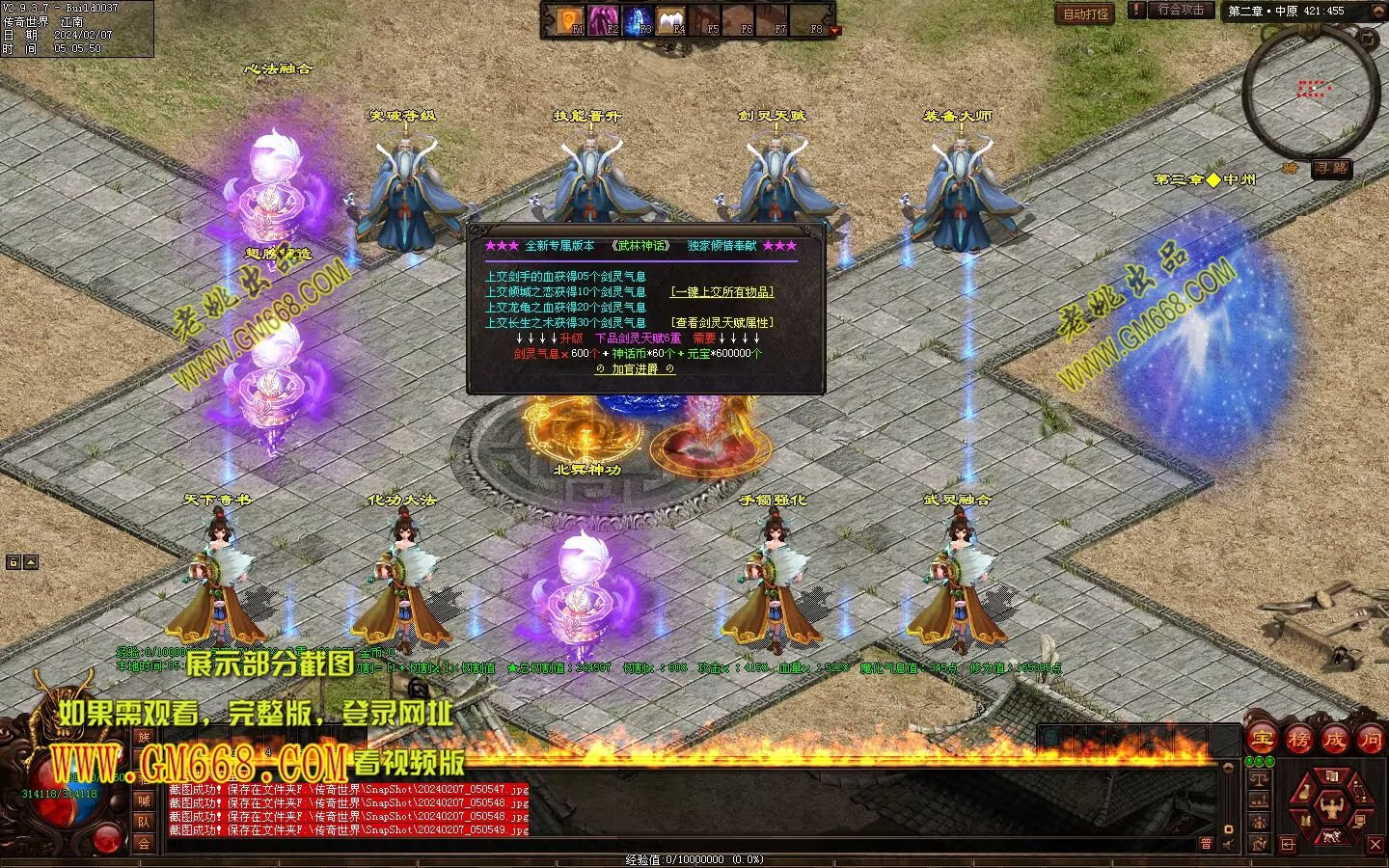Open the circular minimap

[1309, 92]
